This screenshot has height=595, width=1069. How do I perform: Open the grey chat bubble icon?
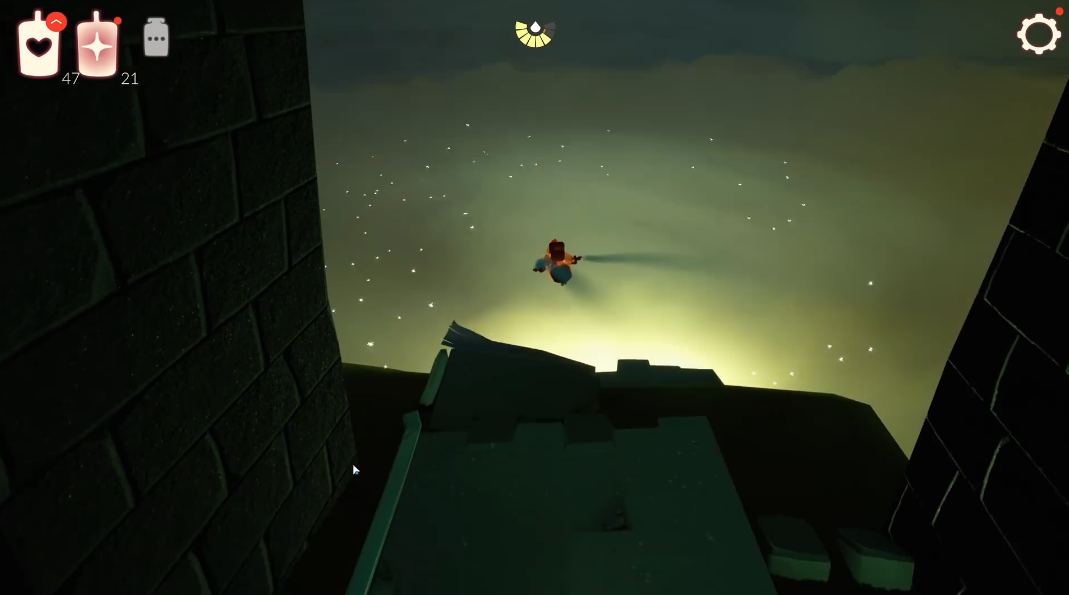(156, 39)
